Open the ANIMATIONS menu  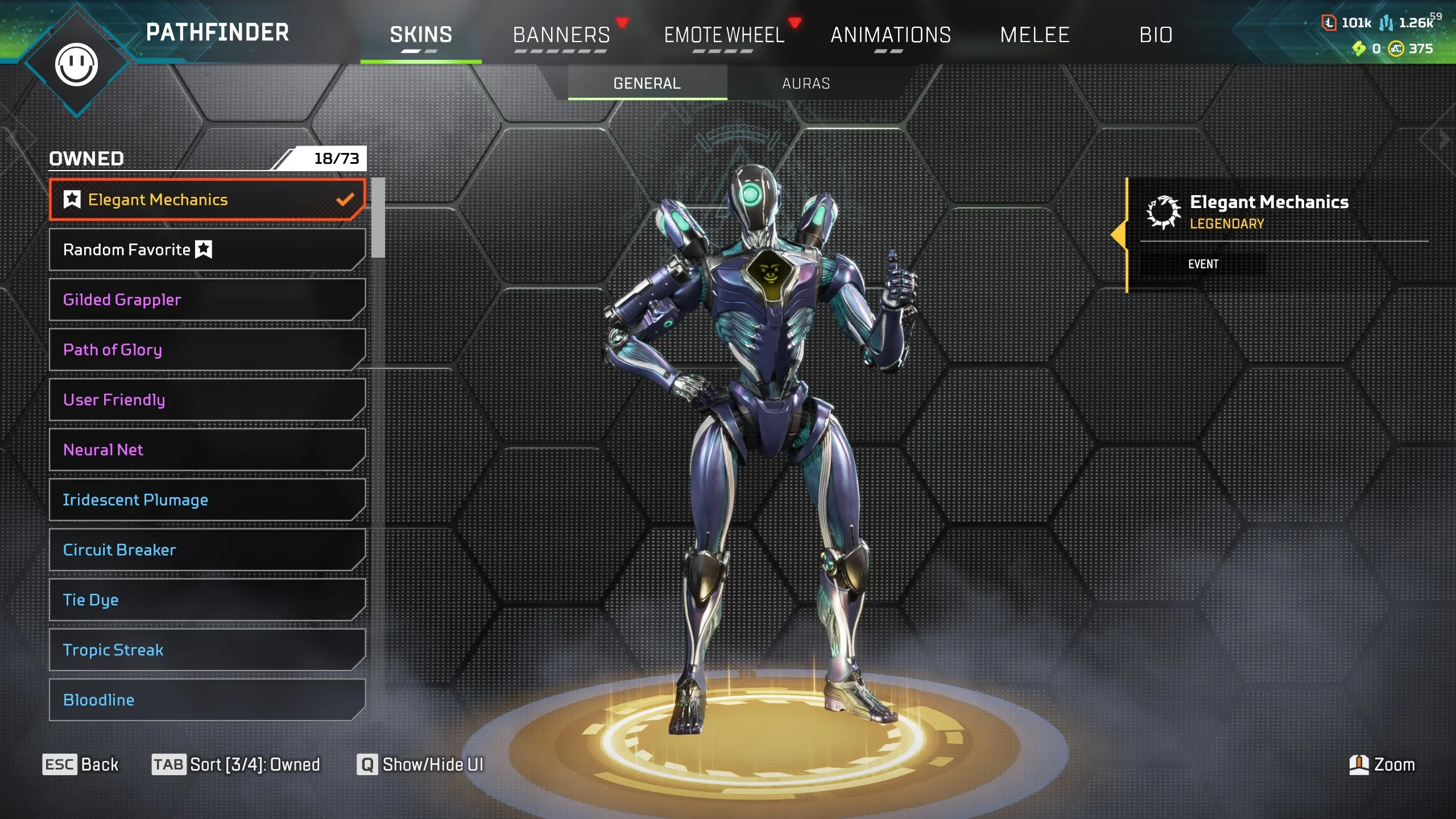click(x=891, y=35)
